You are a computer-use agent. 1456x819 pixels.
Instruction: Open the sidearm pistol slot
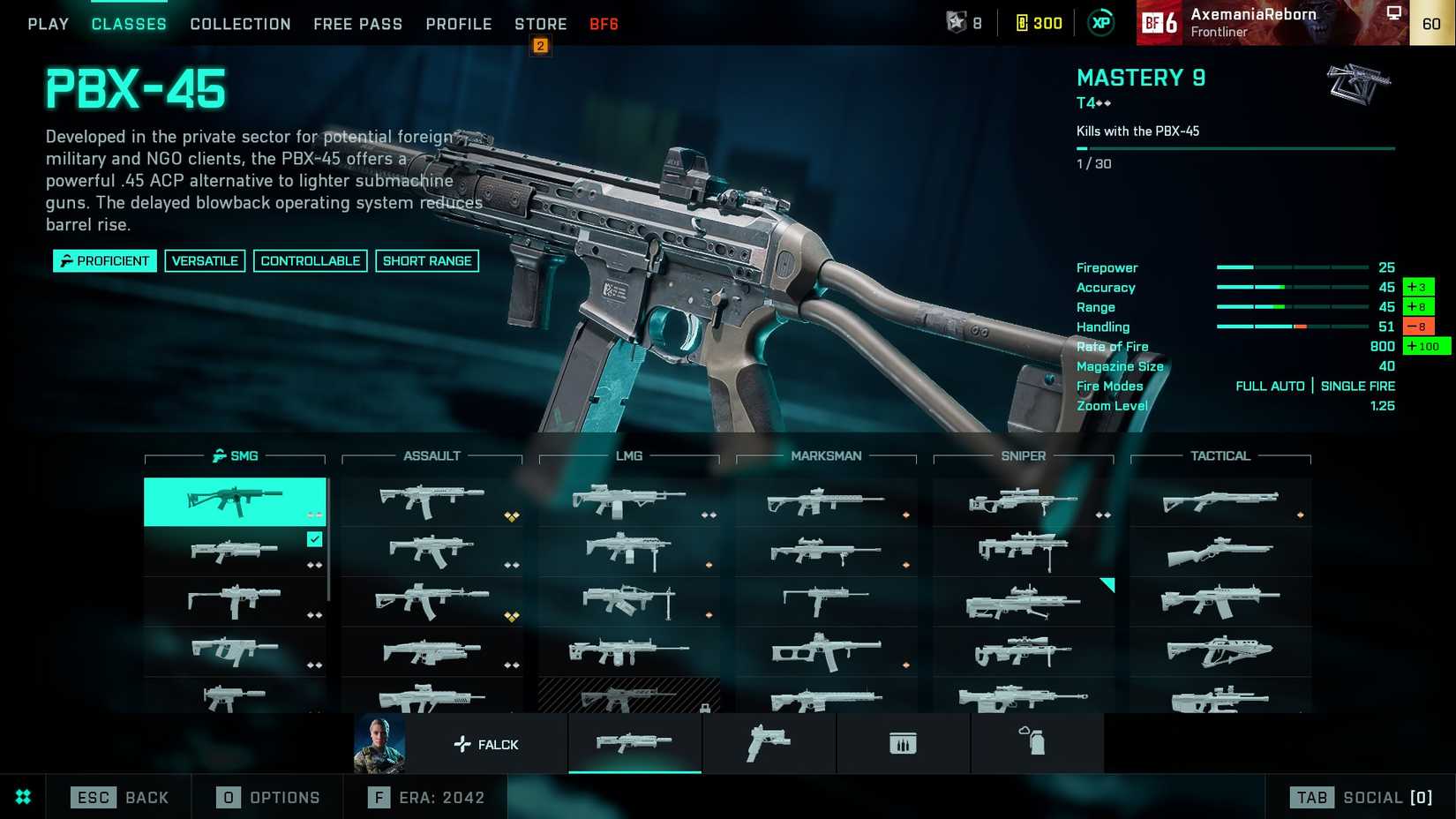(769, 744)
